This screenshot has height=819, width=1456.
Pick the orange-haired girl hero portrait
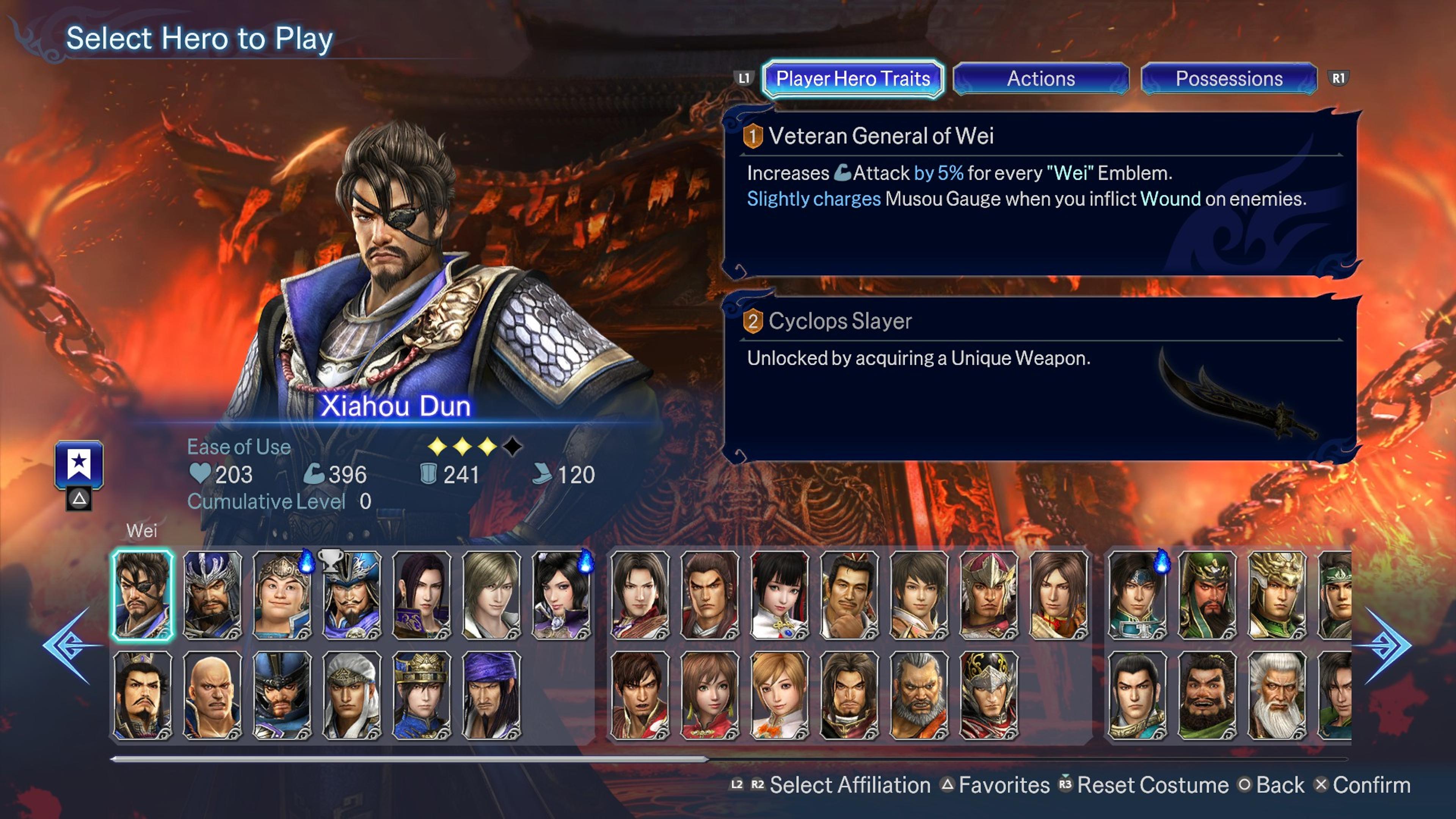click(779, 695)
